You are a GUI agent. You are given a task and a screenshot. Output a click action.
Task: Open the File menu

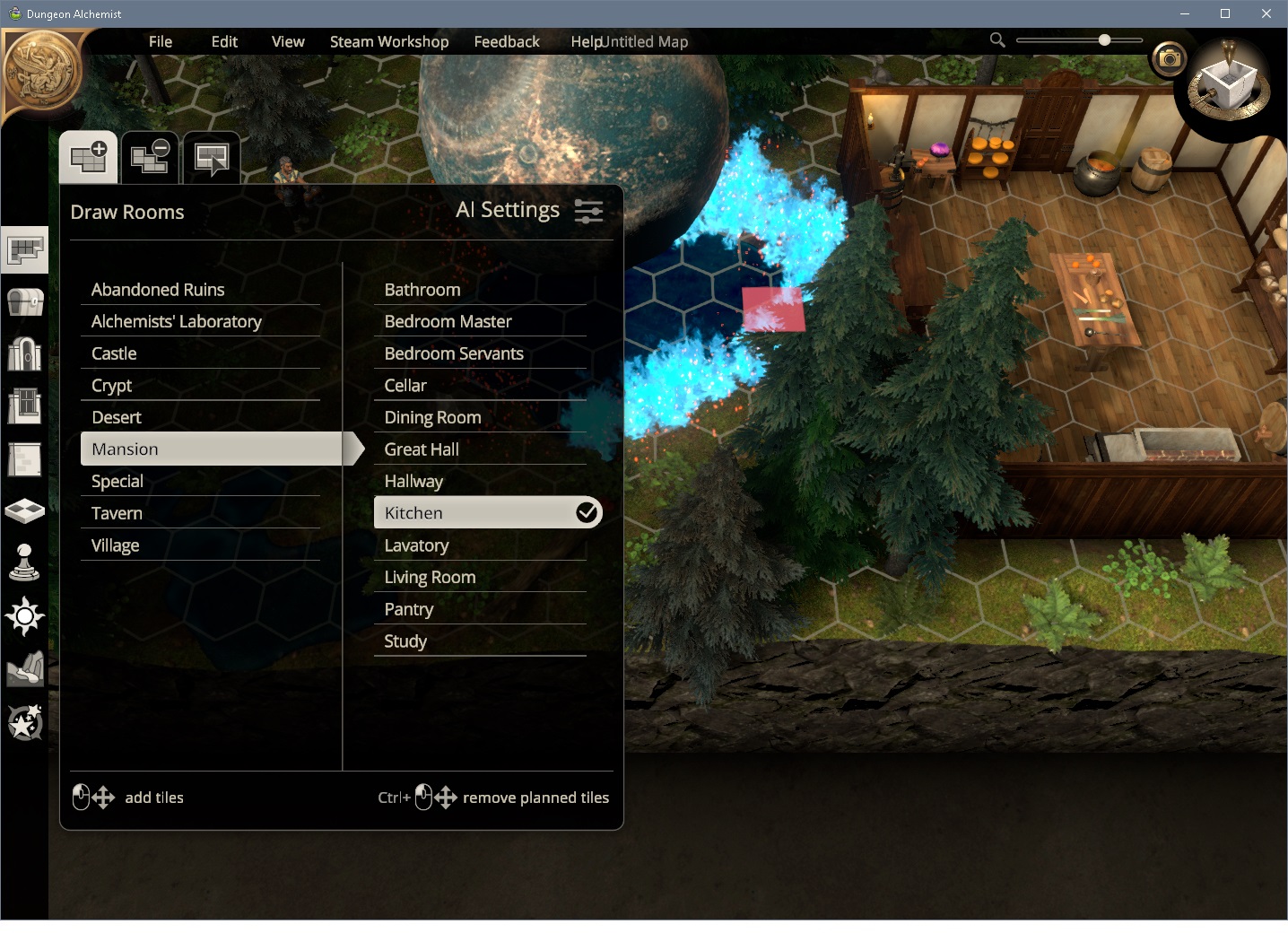click(x=161, y=41)
